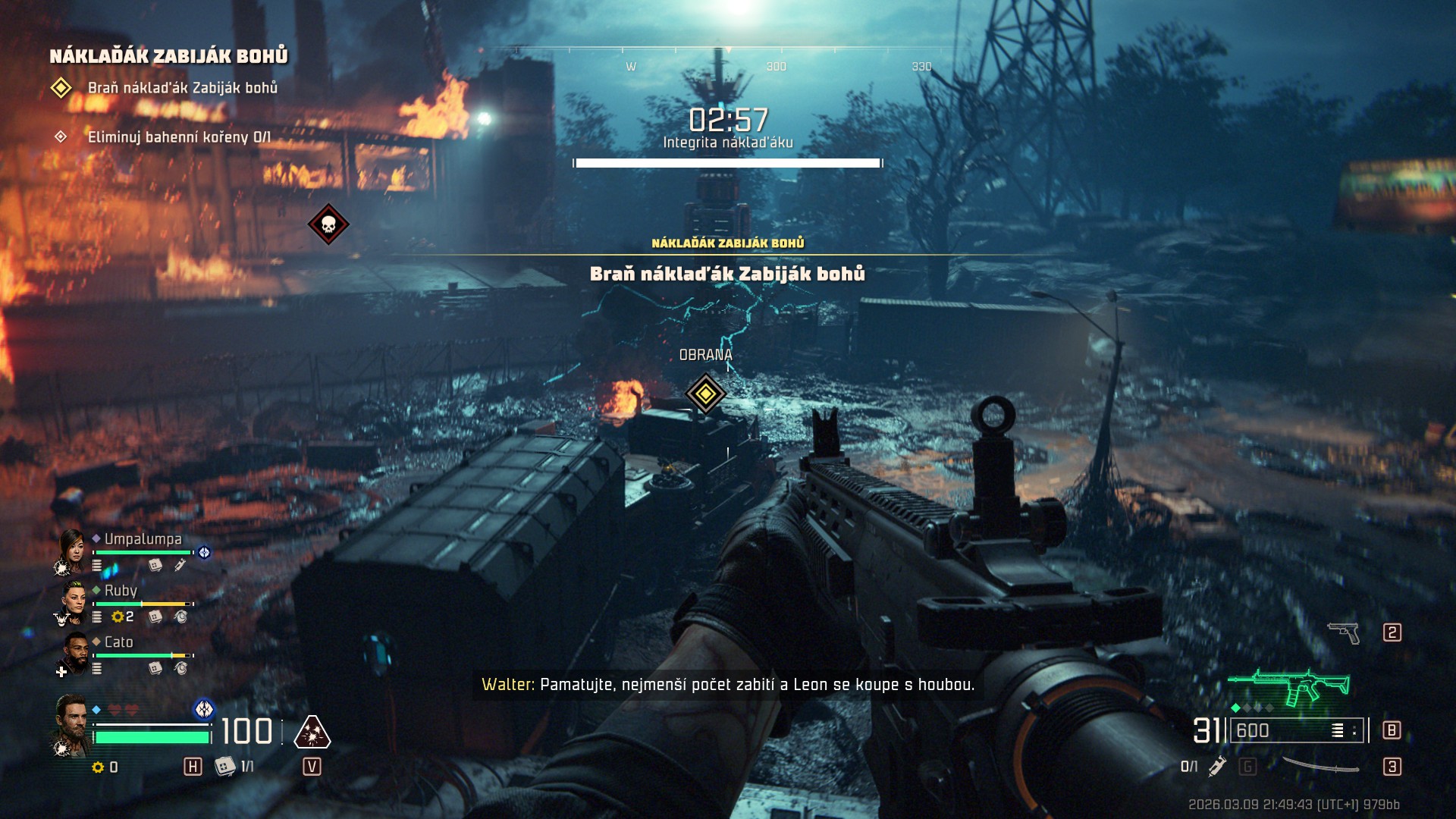
Task: Switch to the pistol sidearm icon
Action: pos(1344,632)
